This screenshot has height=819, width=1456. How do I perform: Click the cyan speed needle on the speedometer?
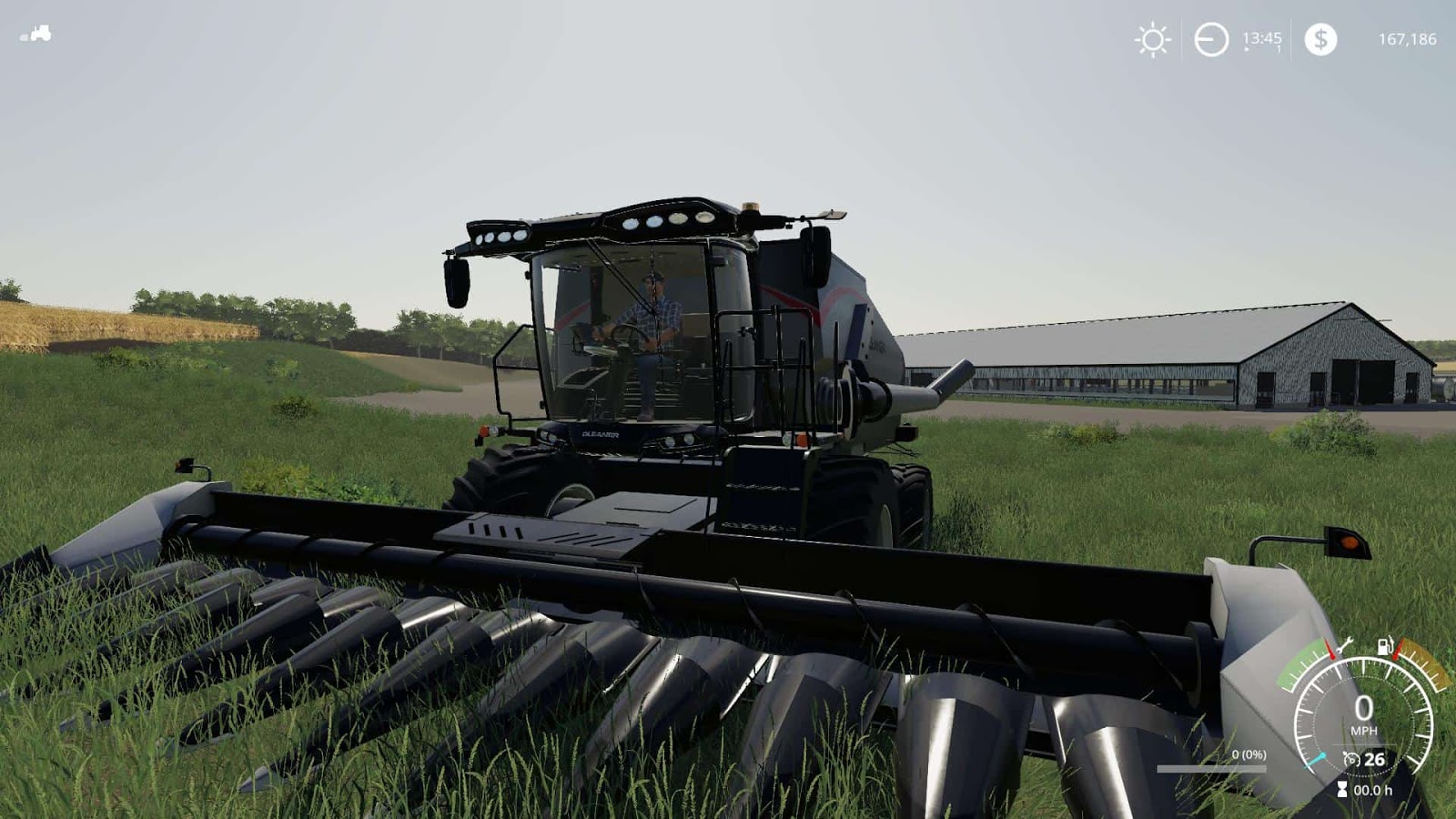(x=1316, y=759)
